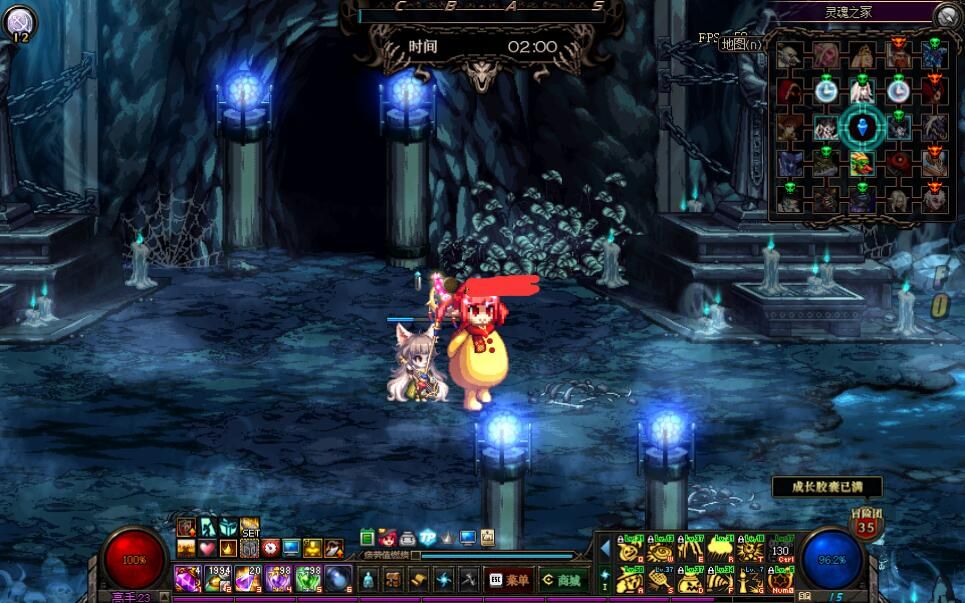Open the character silhouette menu icon
Viewport: 965px width, 603px height.
tap(368, 579)
